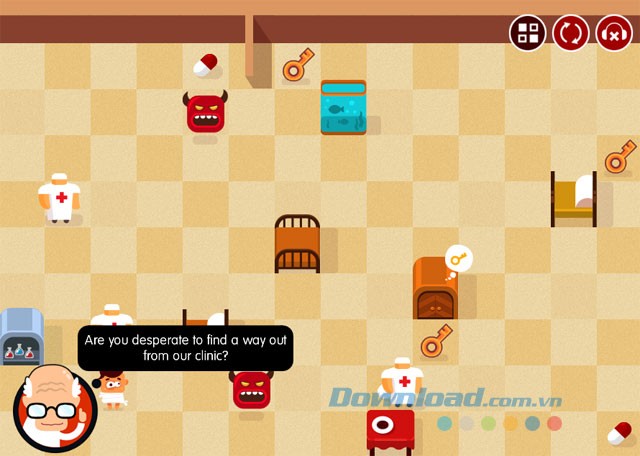Open the level select grid menu
Screen dimensions: 640x456
tap(527, 33)
